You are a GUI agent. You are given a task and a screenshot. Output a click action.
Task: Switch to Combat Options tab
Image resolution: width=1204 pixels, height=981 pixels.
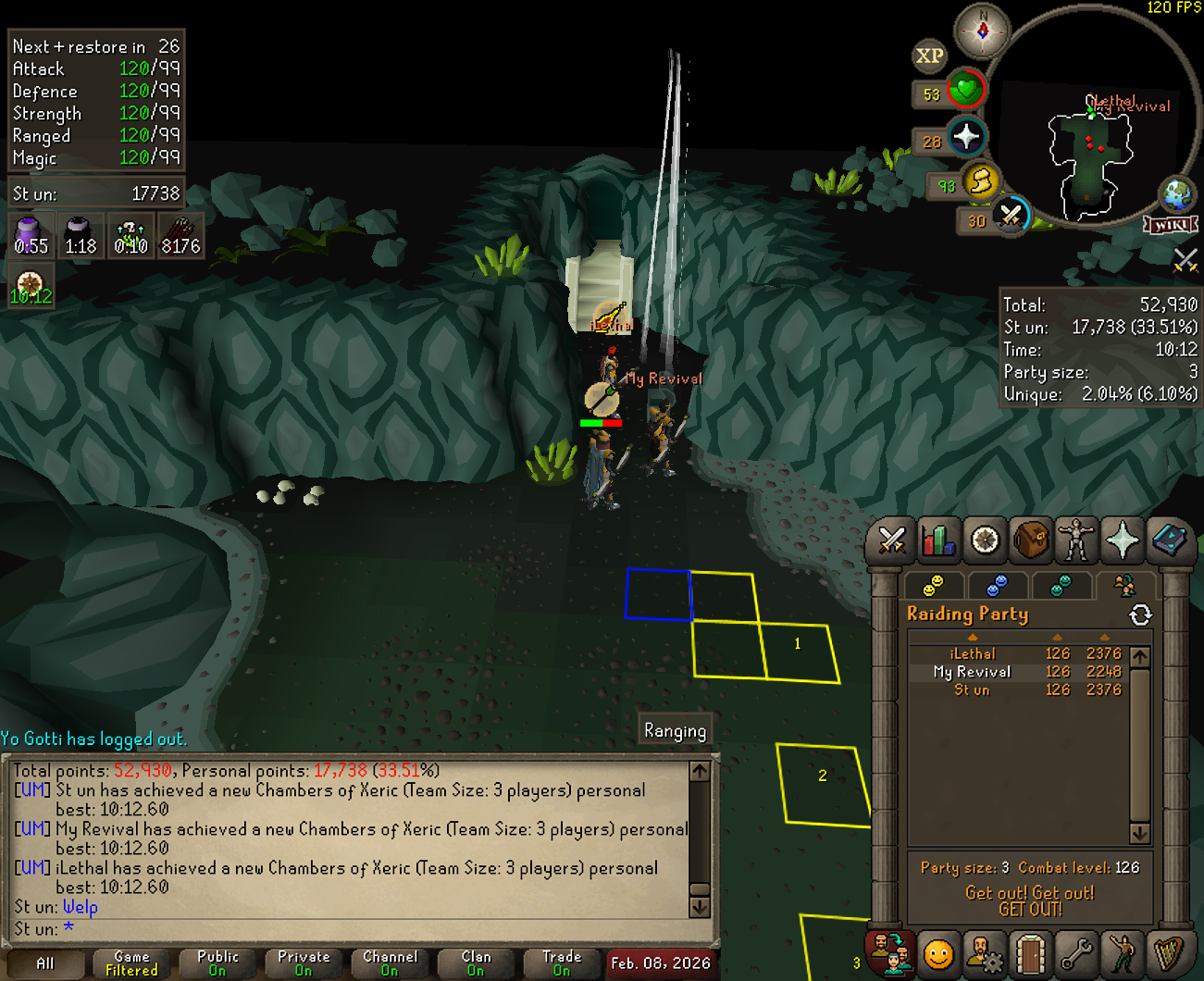891,540
